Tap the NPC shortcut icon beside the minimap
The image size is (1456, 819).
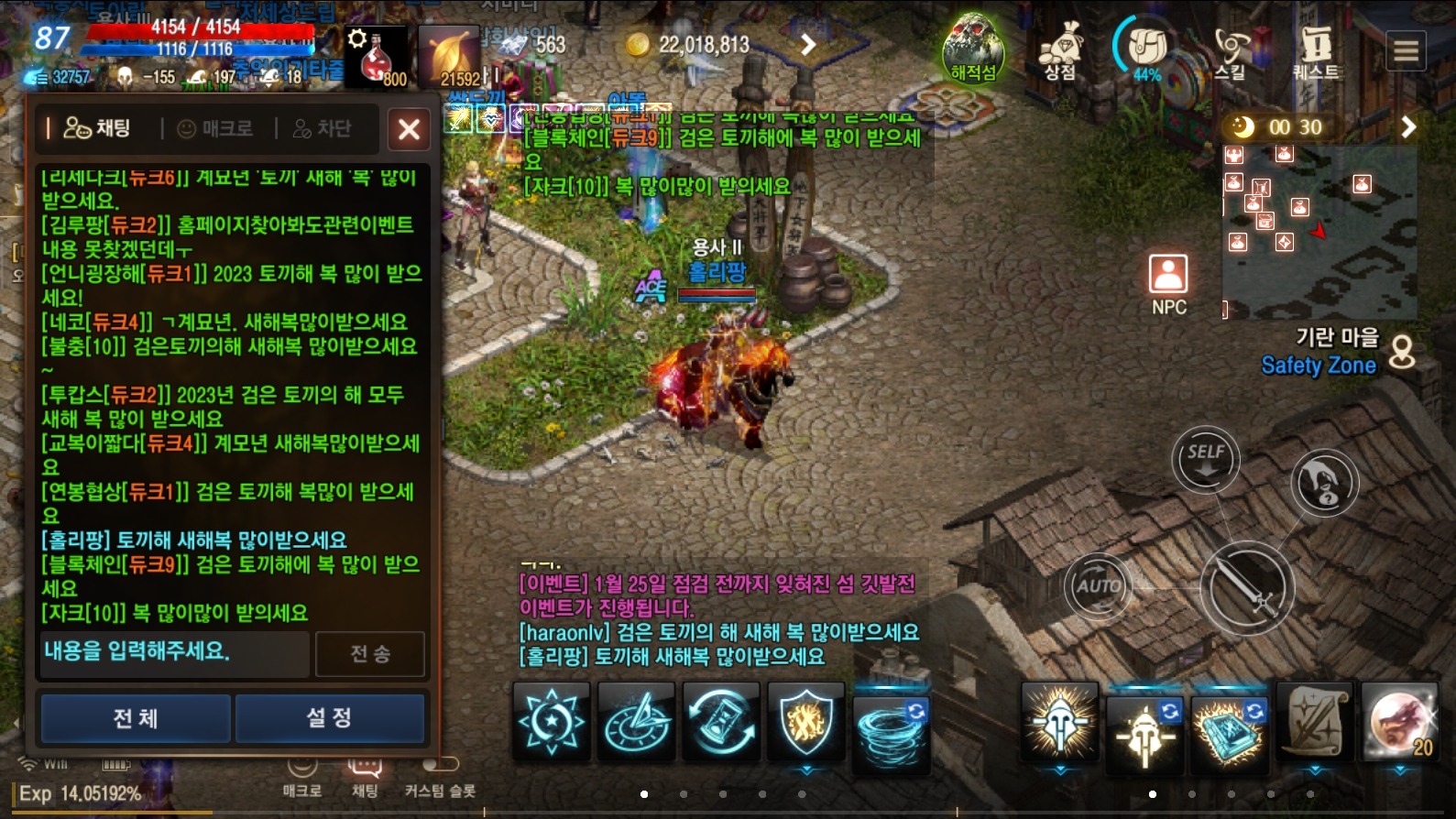click(x=1167, y=275)
